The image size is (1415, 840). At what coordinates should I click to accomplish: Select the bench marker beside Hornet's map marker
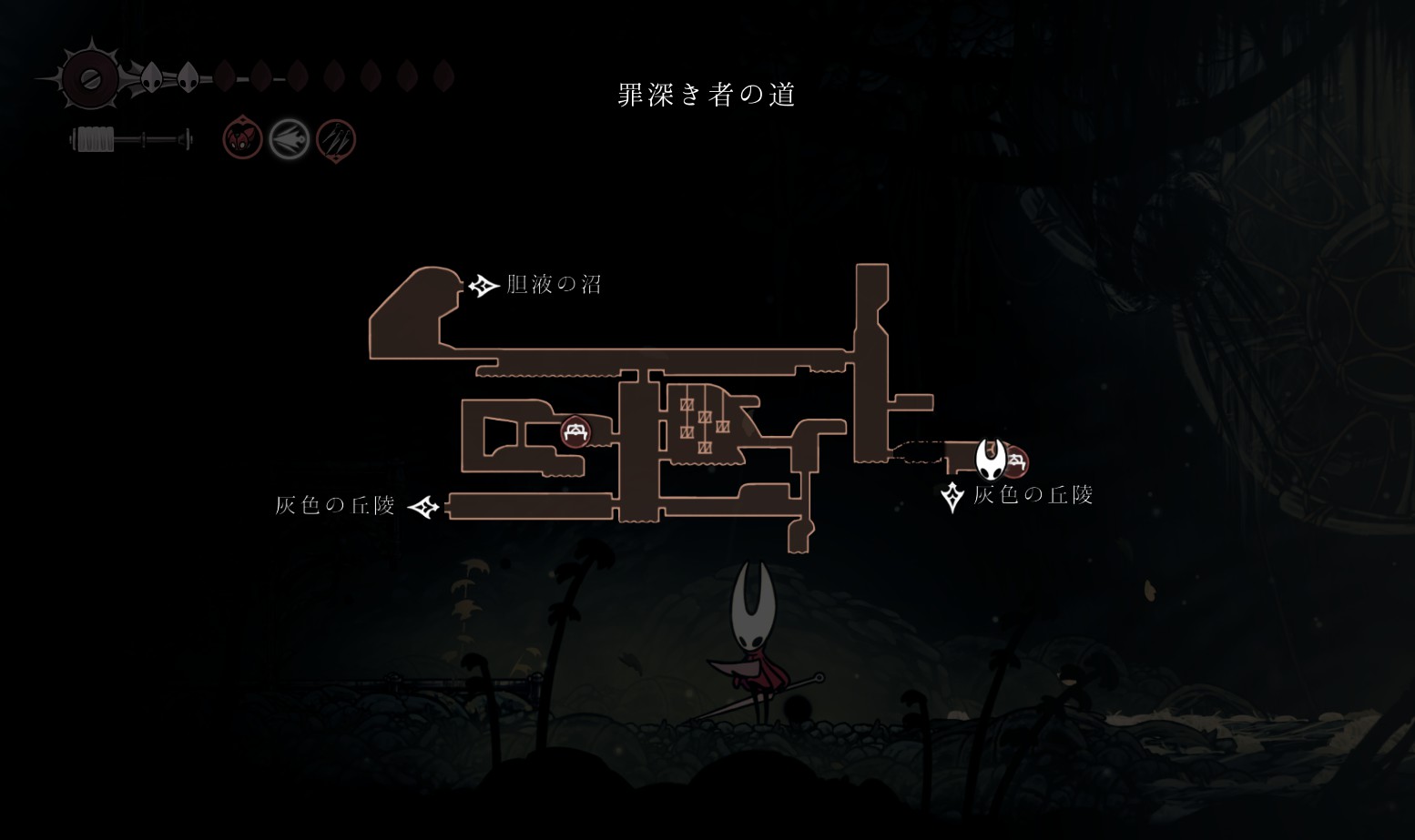click(1016, 461)
